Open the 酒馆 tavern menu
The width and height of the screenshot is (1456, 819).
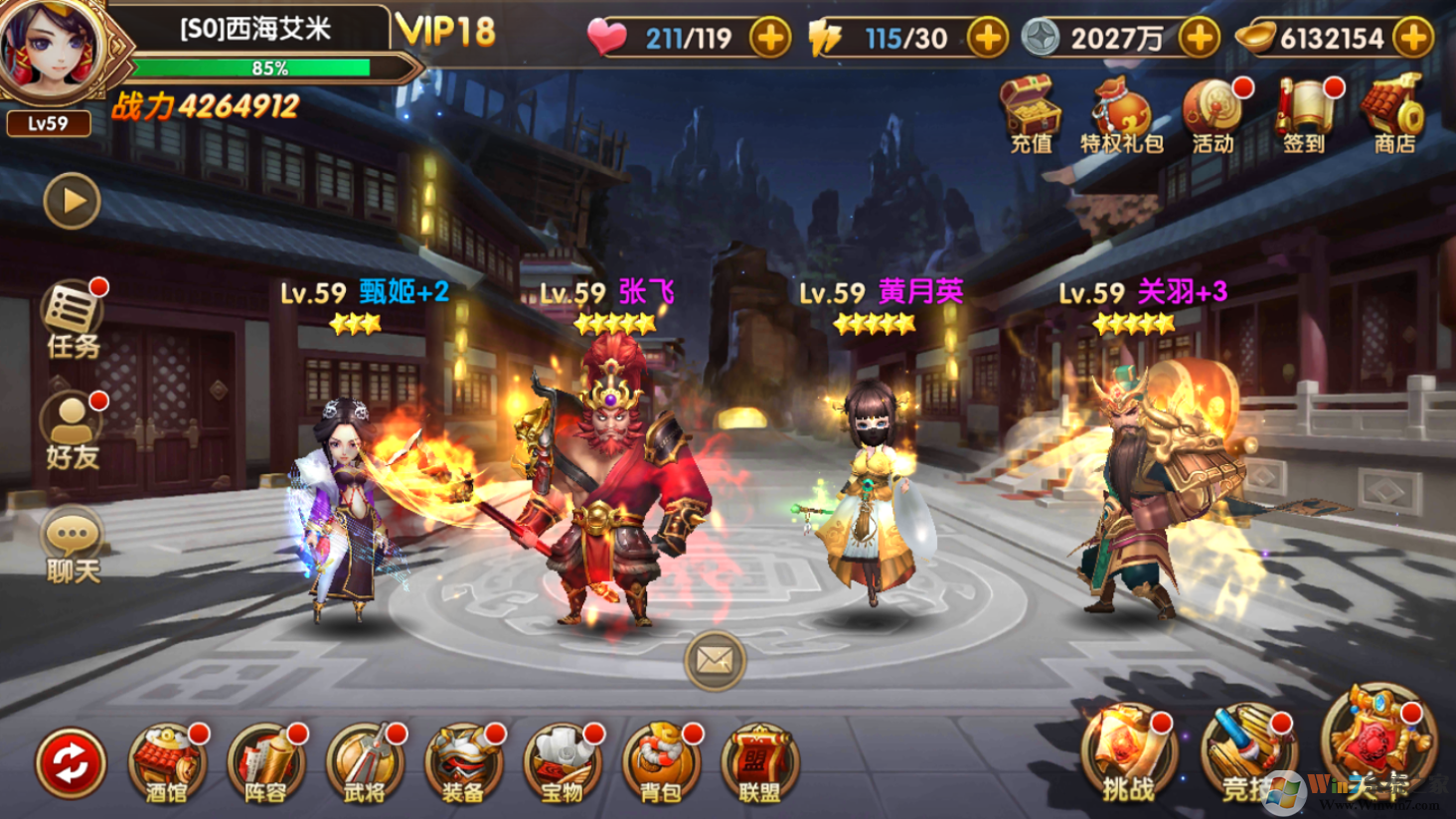166,762
